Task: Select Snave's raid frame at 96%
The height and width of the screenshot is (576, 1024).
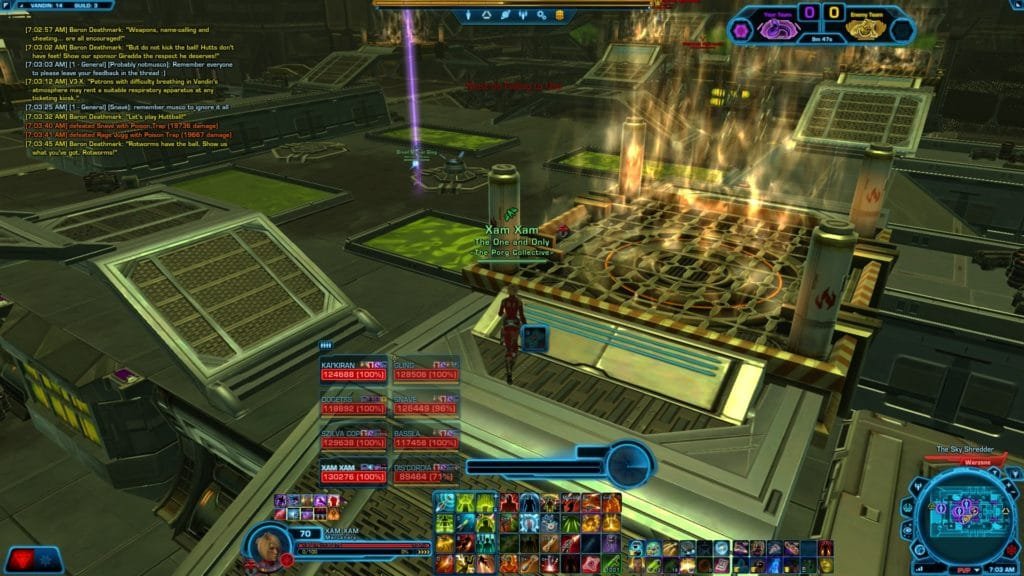Action: [x=426, y=402]
